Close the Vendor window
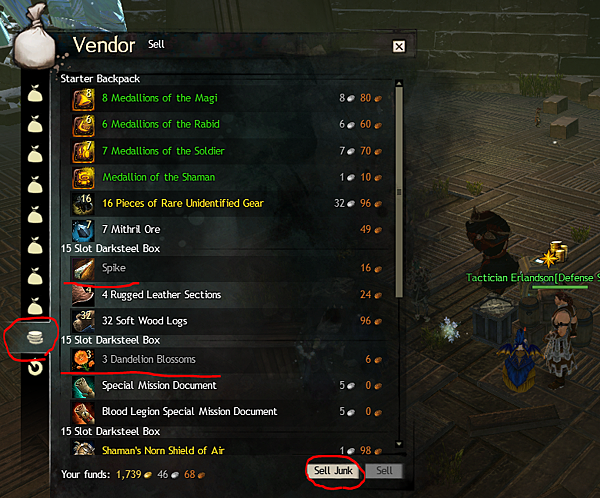The image size is (600, 498). click(399, 46)
